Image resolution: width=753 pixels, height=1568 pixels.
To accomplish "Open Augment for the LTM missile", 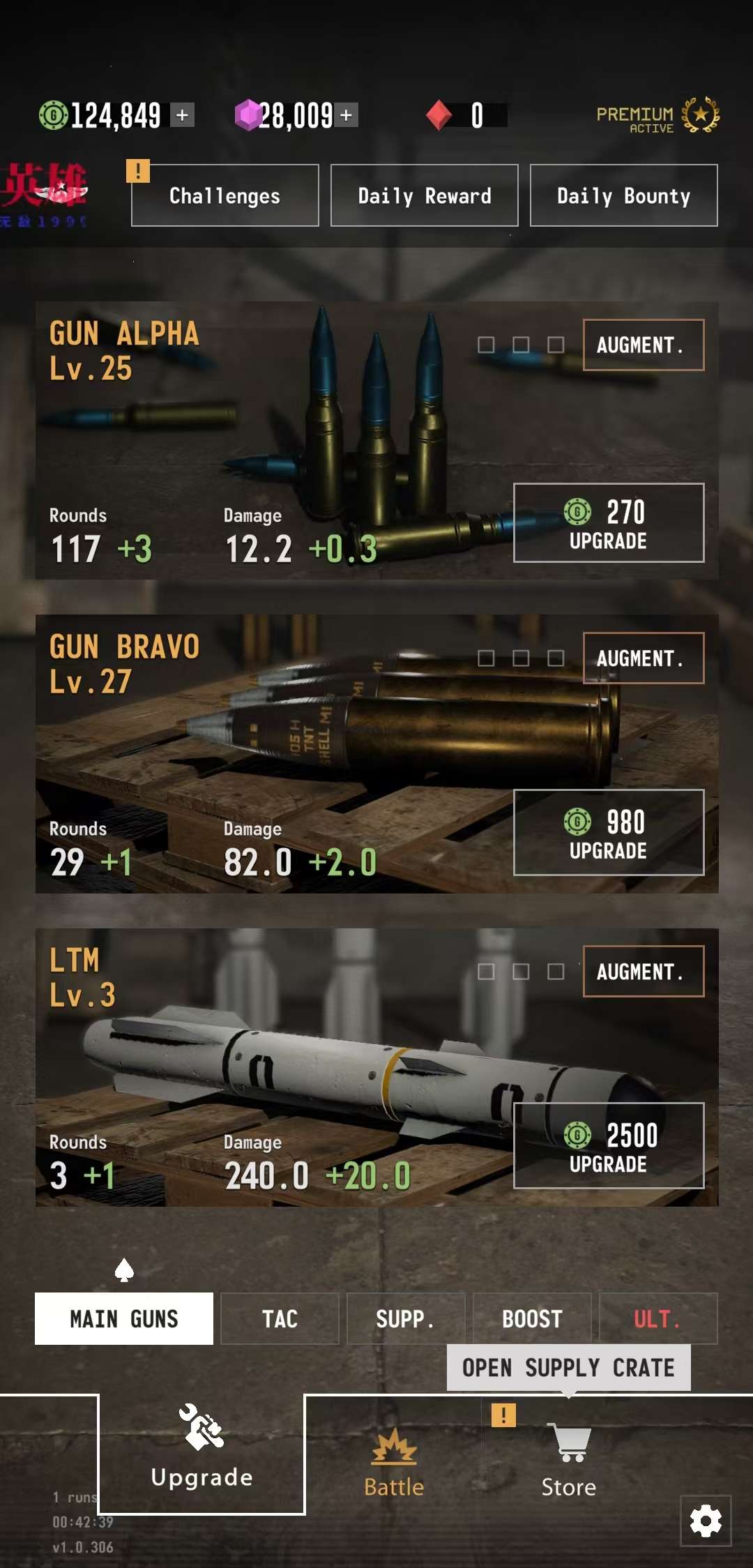I will (643, 971).
